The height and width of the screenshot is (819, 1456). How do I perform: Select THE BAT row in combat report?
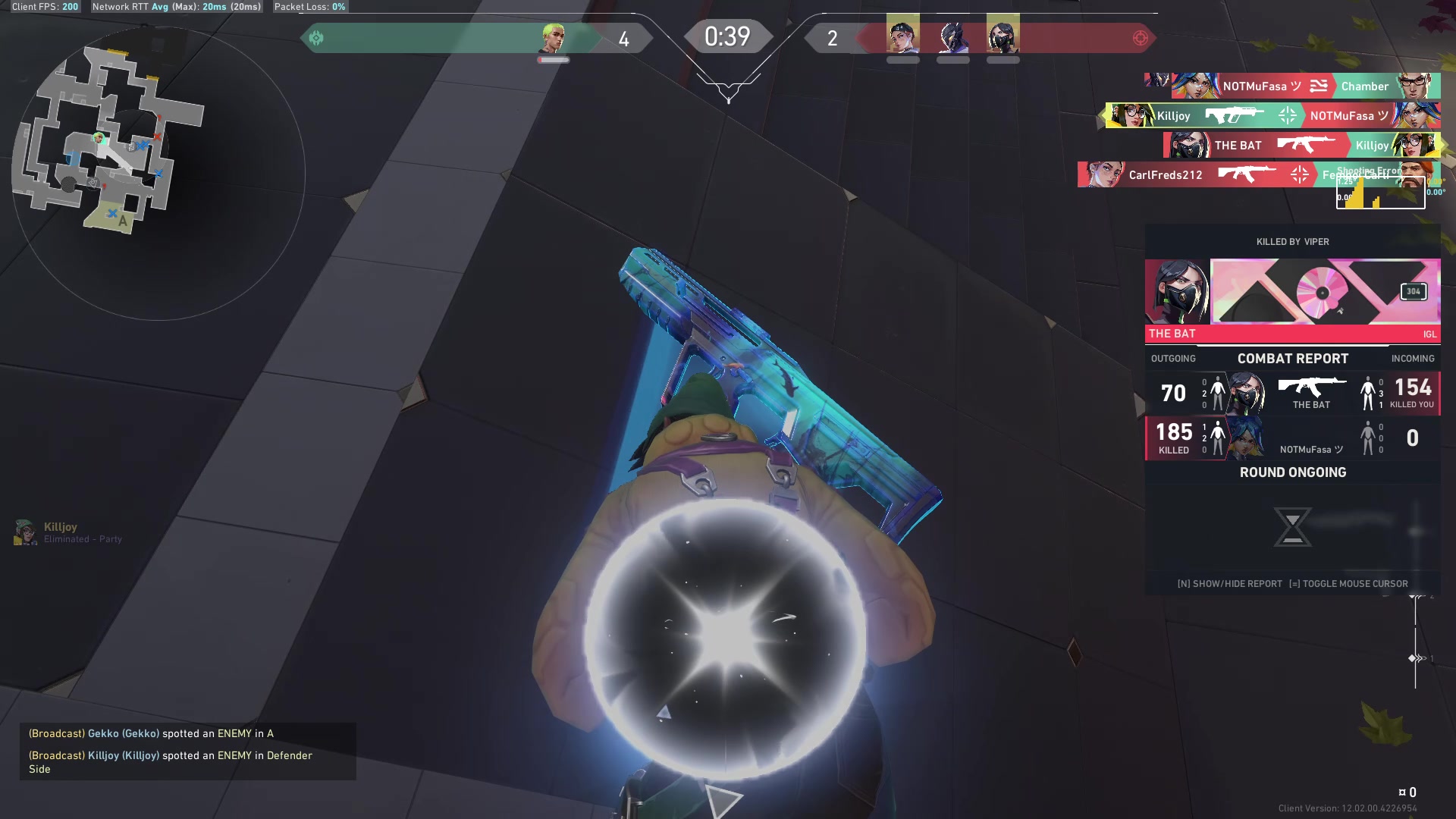pos(1292,393)
